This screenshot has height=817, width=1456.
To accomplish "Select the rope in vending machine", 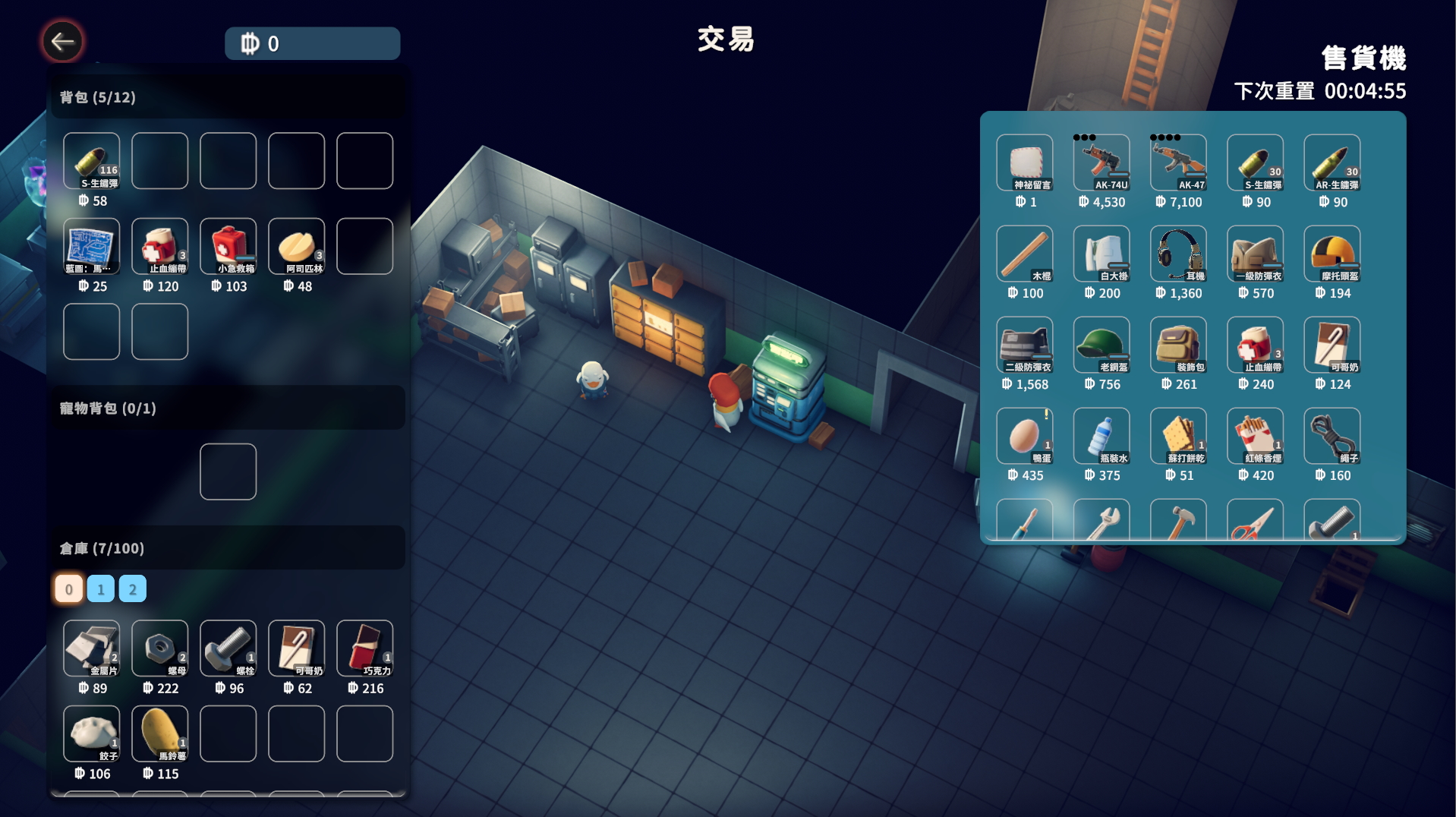I will [1332, 436].
